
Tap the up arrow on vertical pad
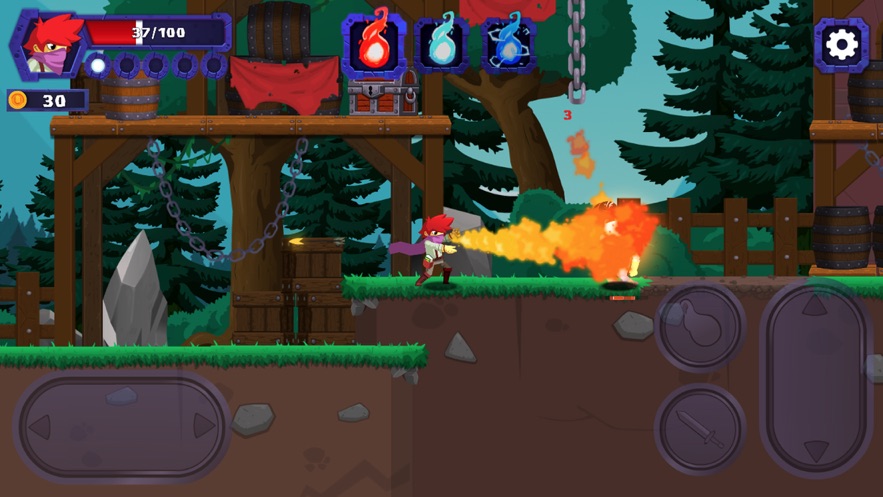pos(815,307)
